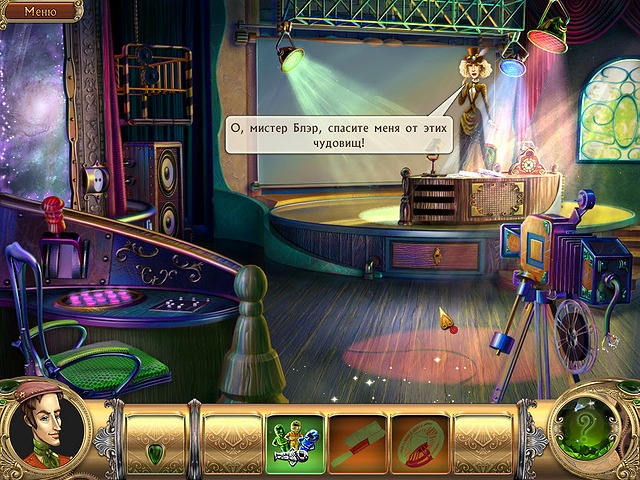The width and height of the screenshot is (640, 480).
Task: Pick the cleaver item in the inventory
Action: (x=357, y=441)
